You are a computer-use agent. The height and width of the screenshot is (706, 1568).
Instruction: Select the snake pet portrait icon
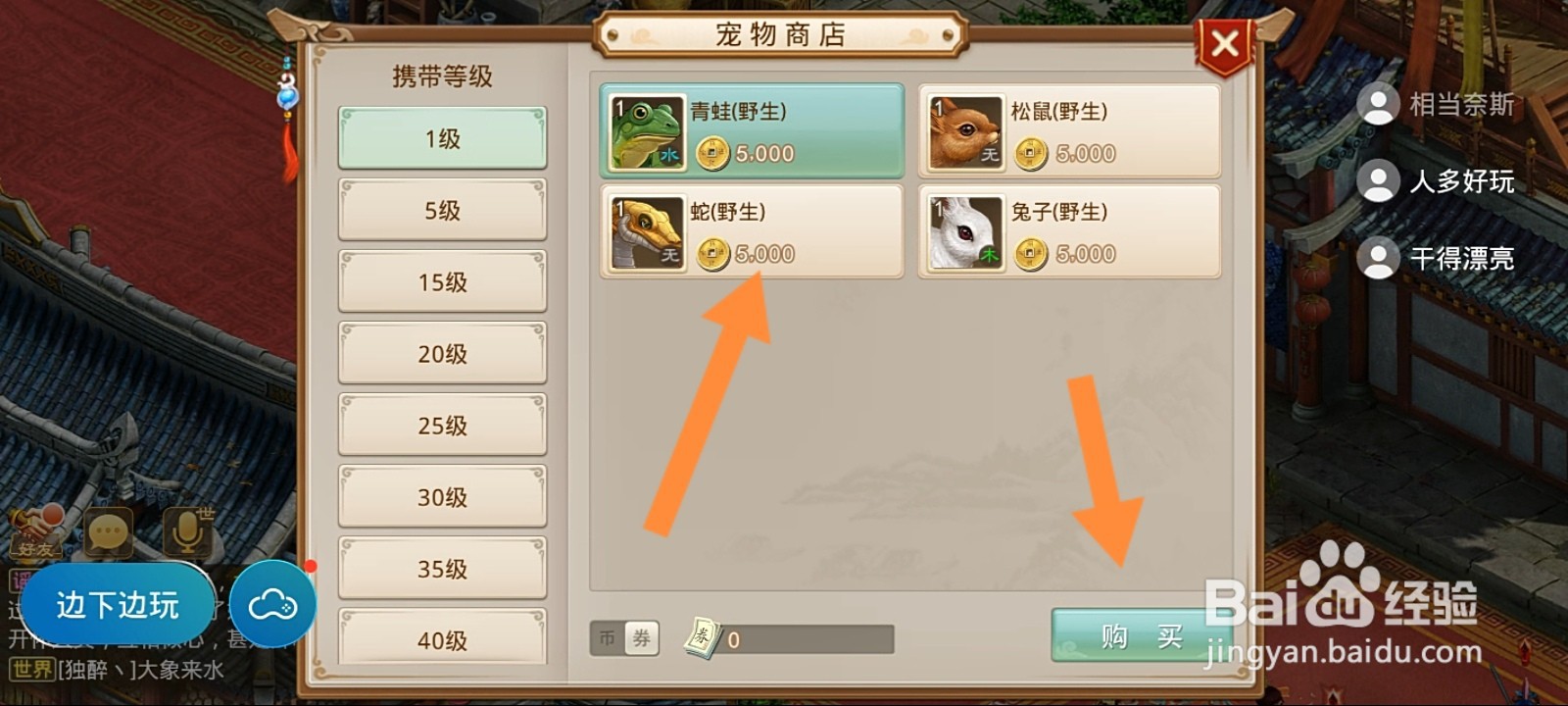pos(646,232)
